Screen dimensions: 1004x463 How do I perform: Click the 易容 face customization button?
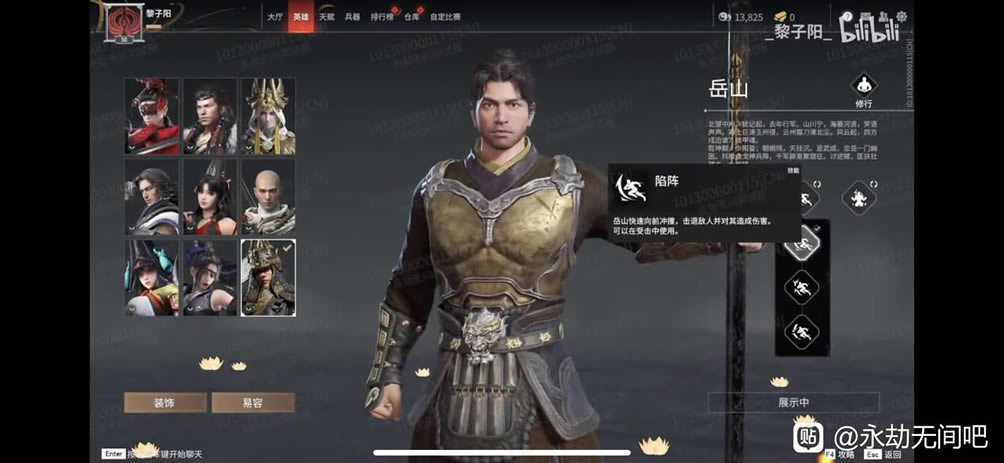(x=253, y=402)
